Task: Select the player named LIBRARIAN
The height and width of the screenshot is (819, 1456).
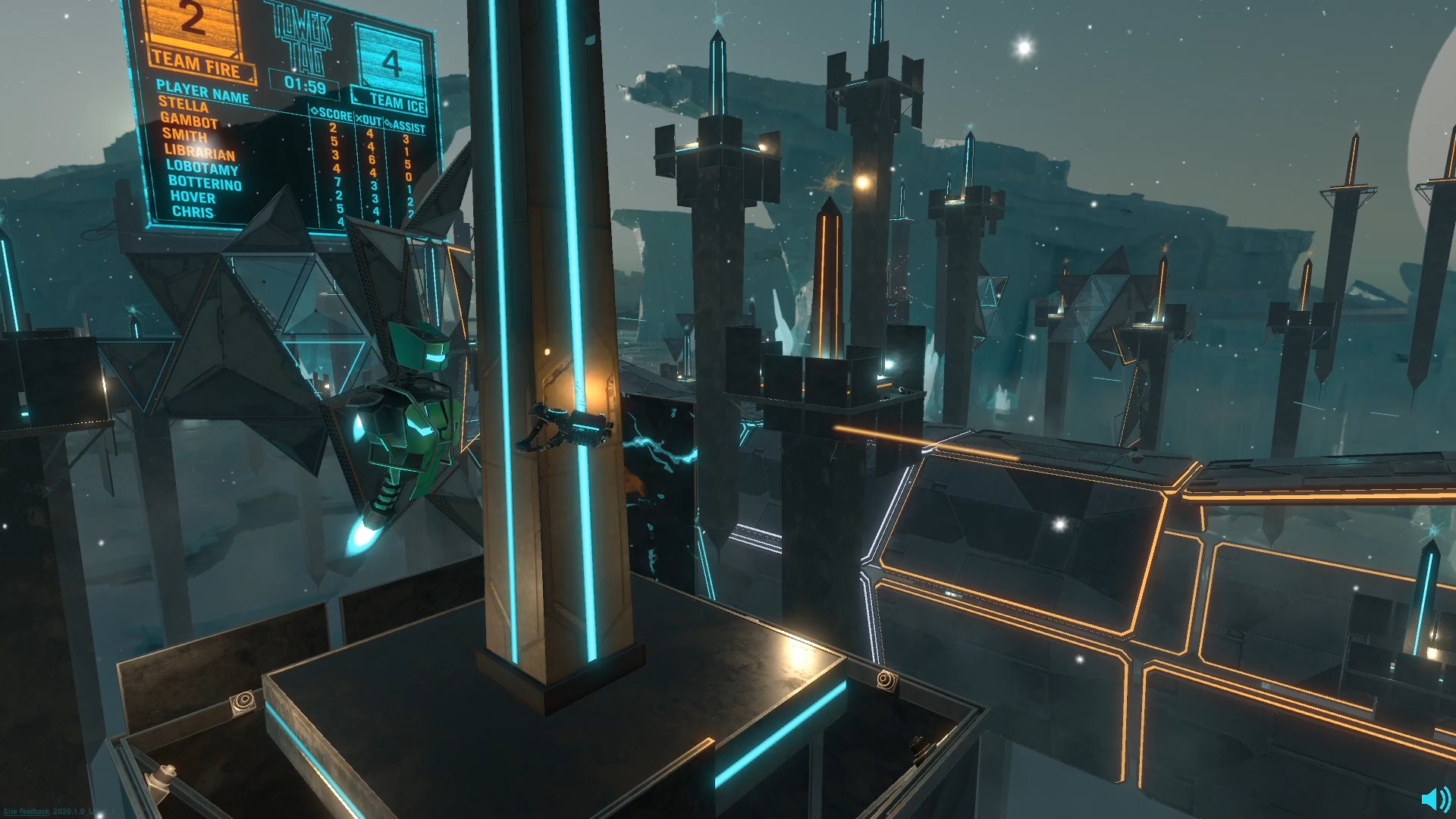Action: click(x=199, y=152)
